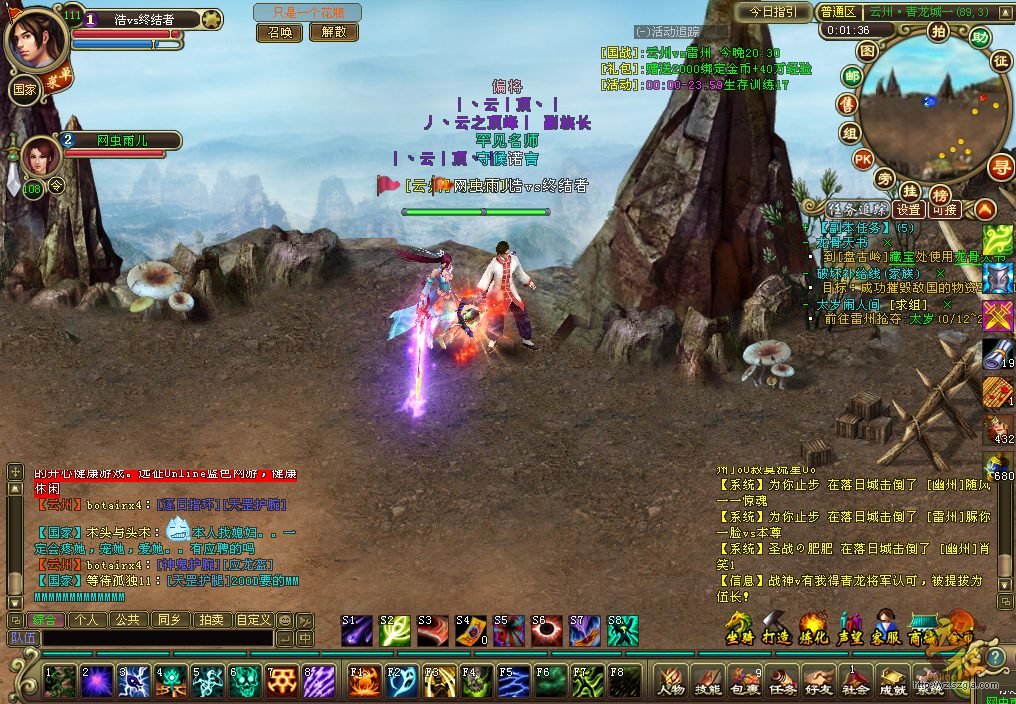Select teammate 网虫雨儿's portrait

[x=42, y=157]
